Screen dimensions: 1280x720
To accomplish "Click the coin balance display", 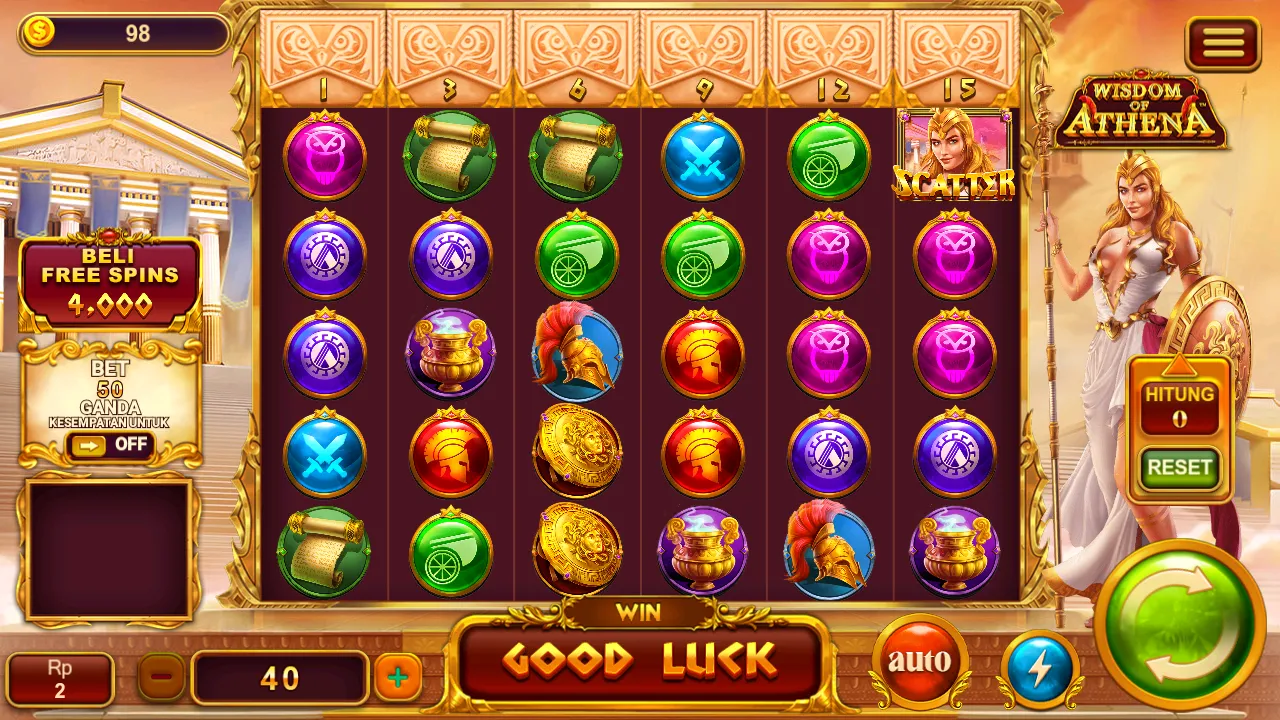I will coord(123,35).
